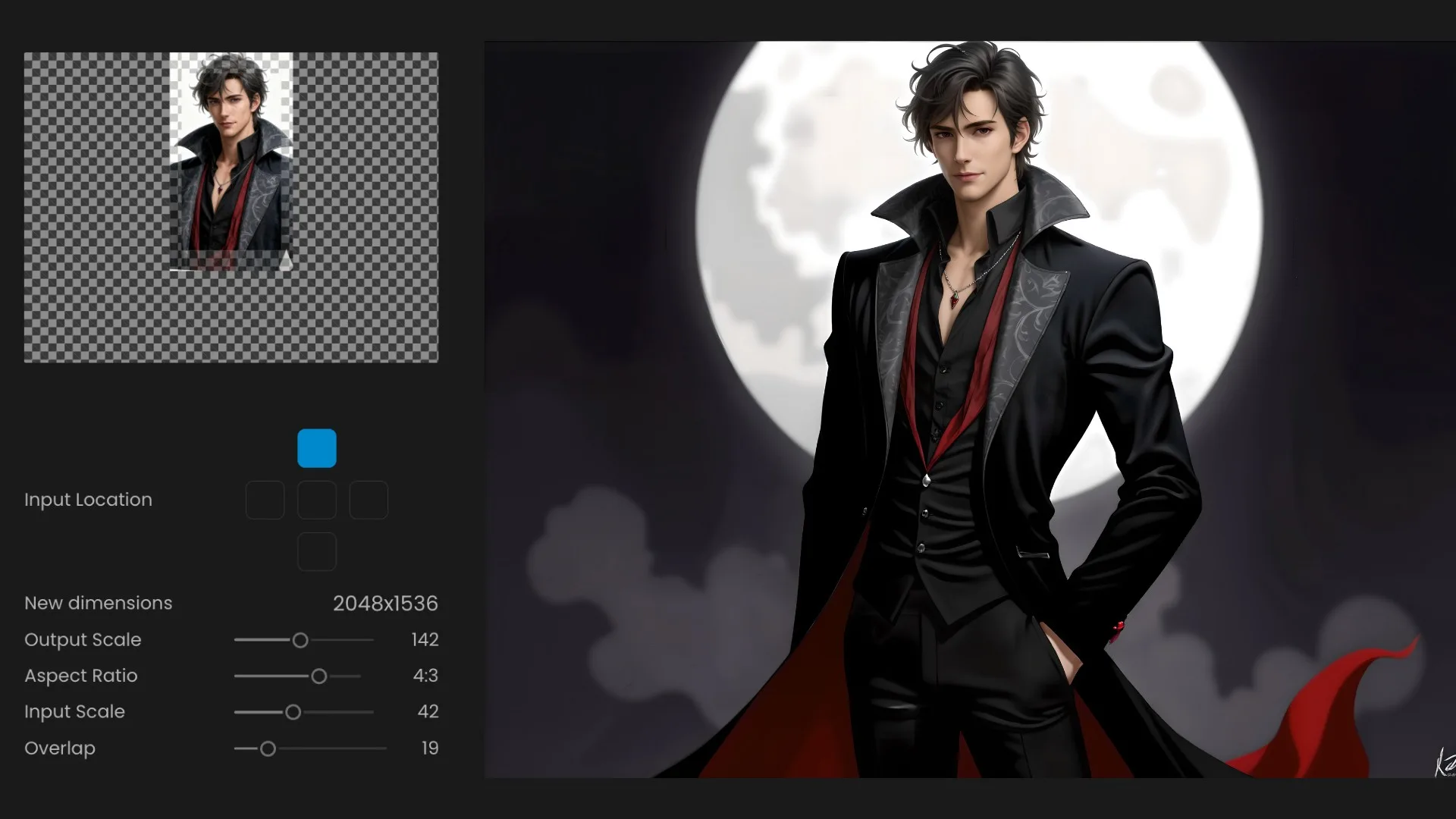The height and width of the screenshot is (819, 1456).
Task: Click the Aspect Ratio slider handle
Action: pos(319,676)
